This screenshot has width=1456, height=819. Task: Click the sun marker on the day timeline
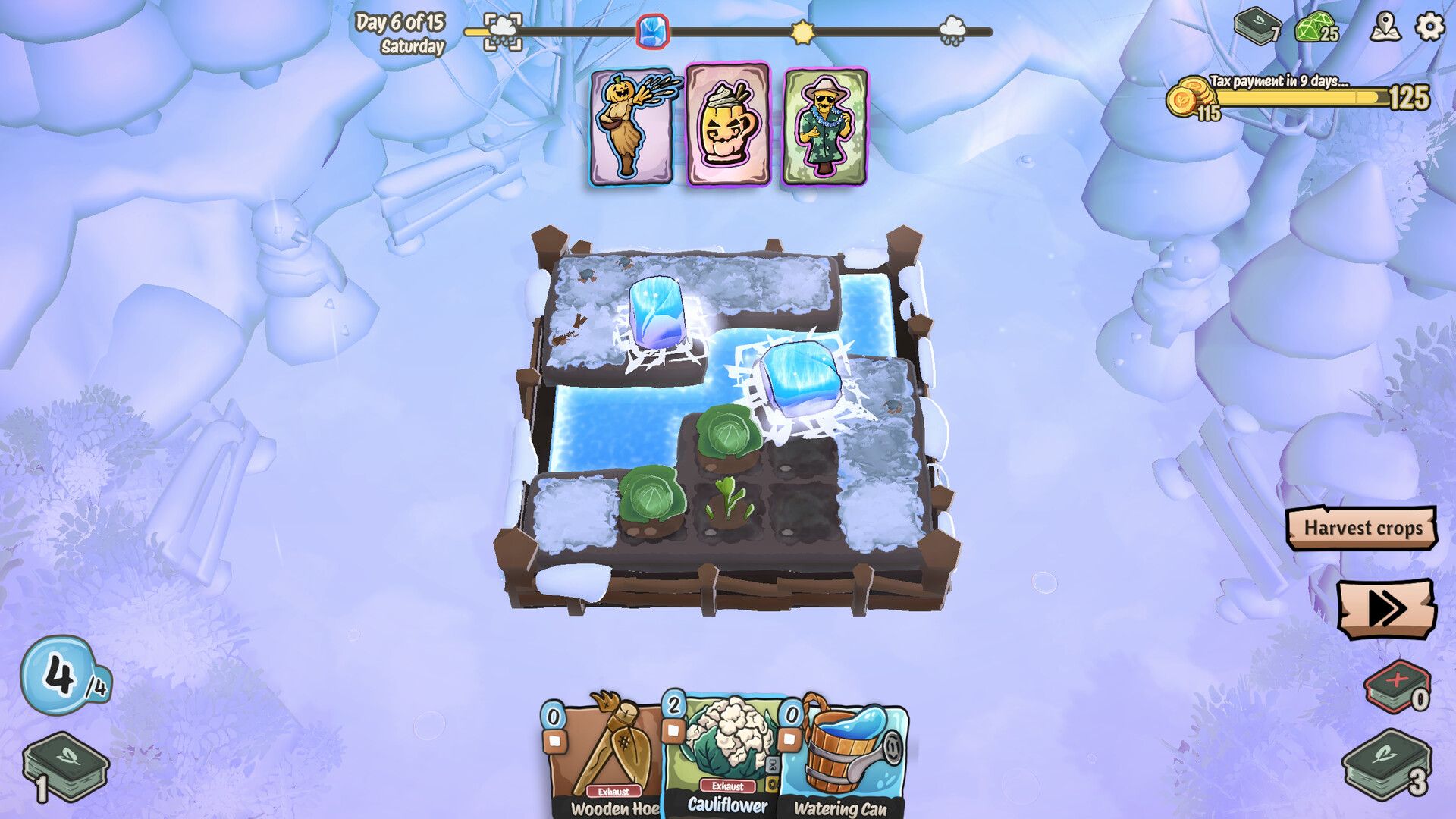(x=804, y=32)
